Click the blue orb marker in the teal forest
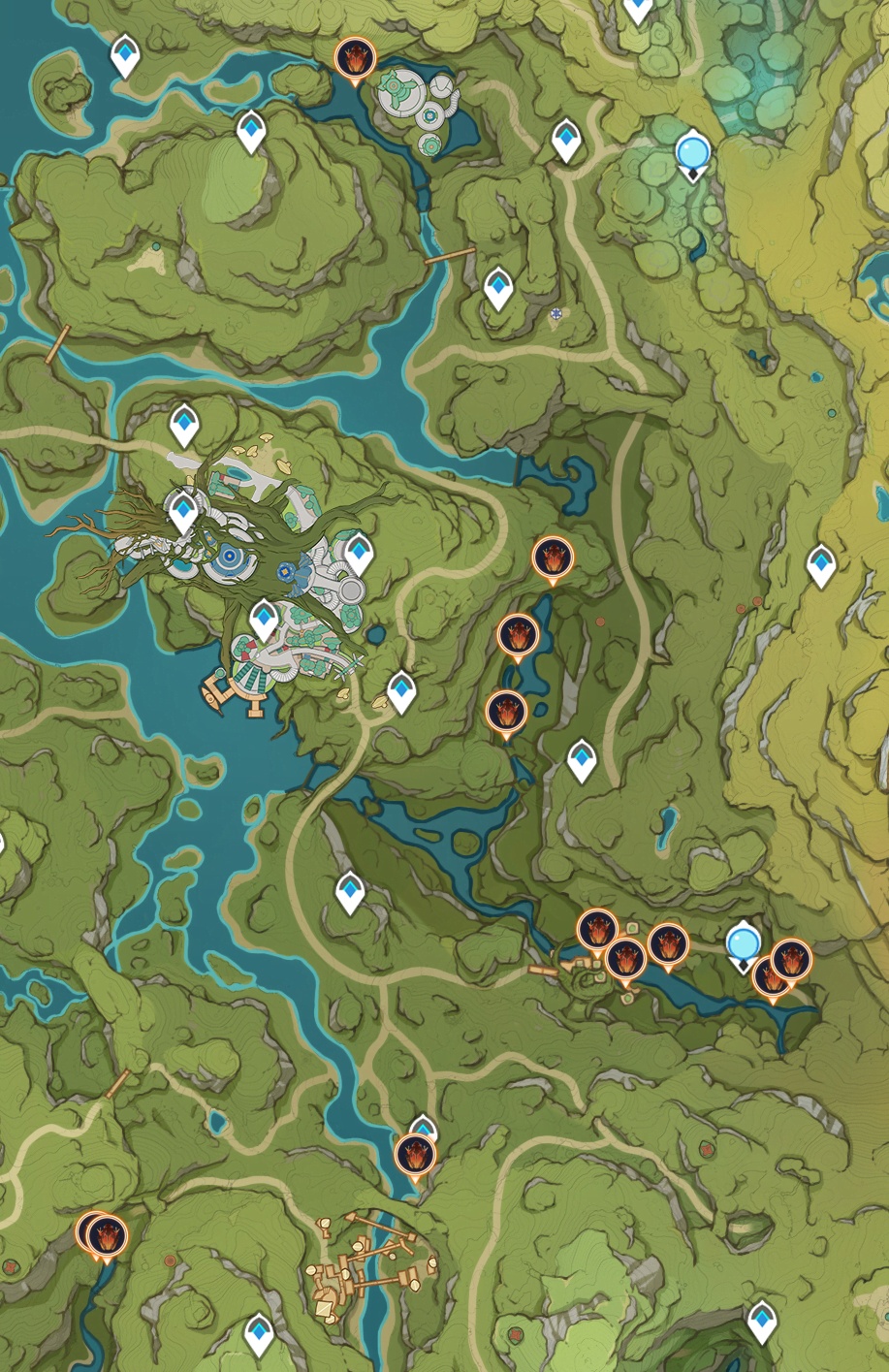The height and width of the screenshot is (1372, 889). point(692,153)
